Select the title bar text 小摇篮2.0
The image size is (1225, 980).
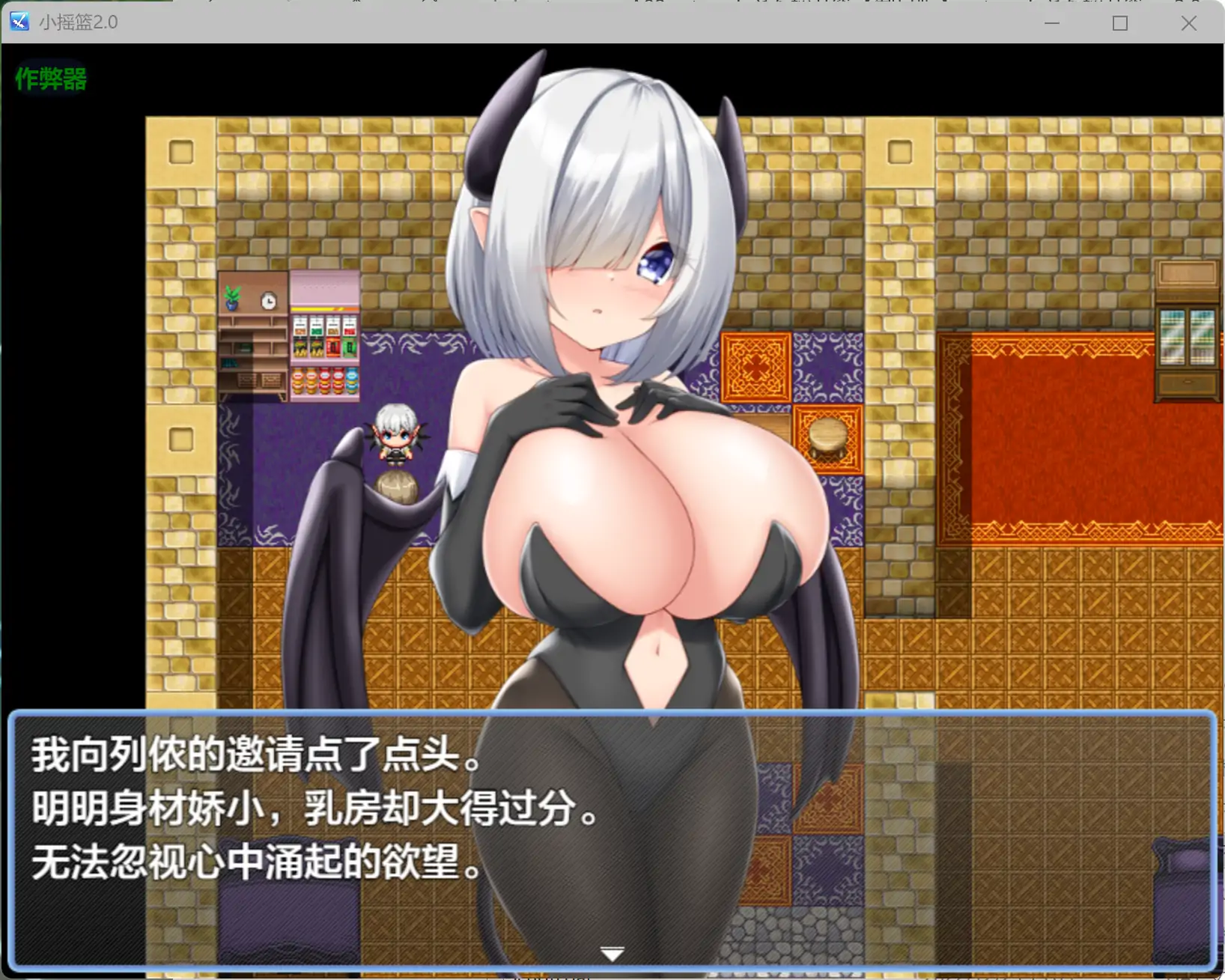point(79,22)
